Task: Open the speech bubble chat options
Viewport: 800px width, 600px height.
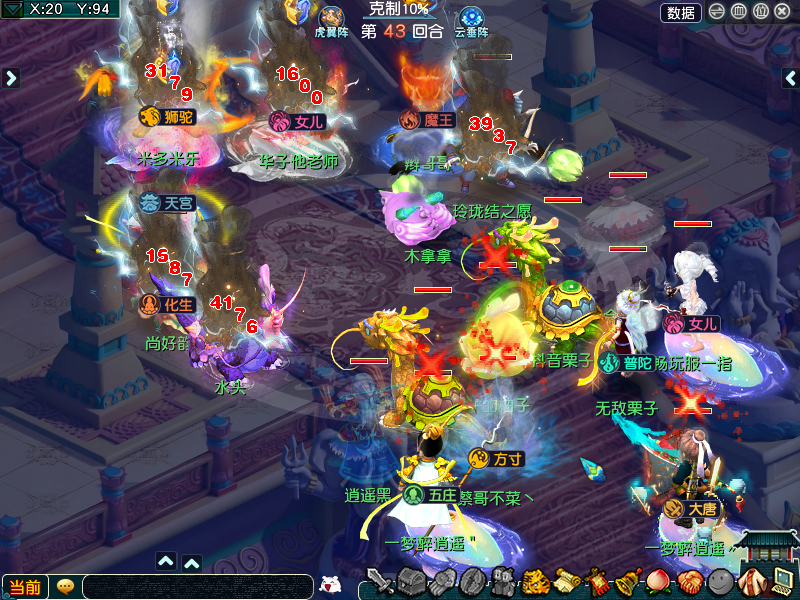Action: [x=65, y=587]
